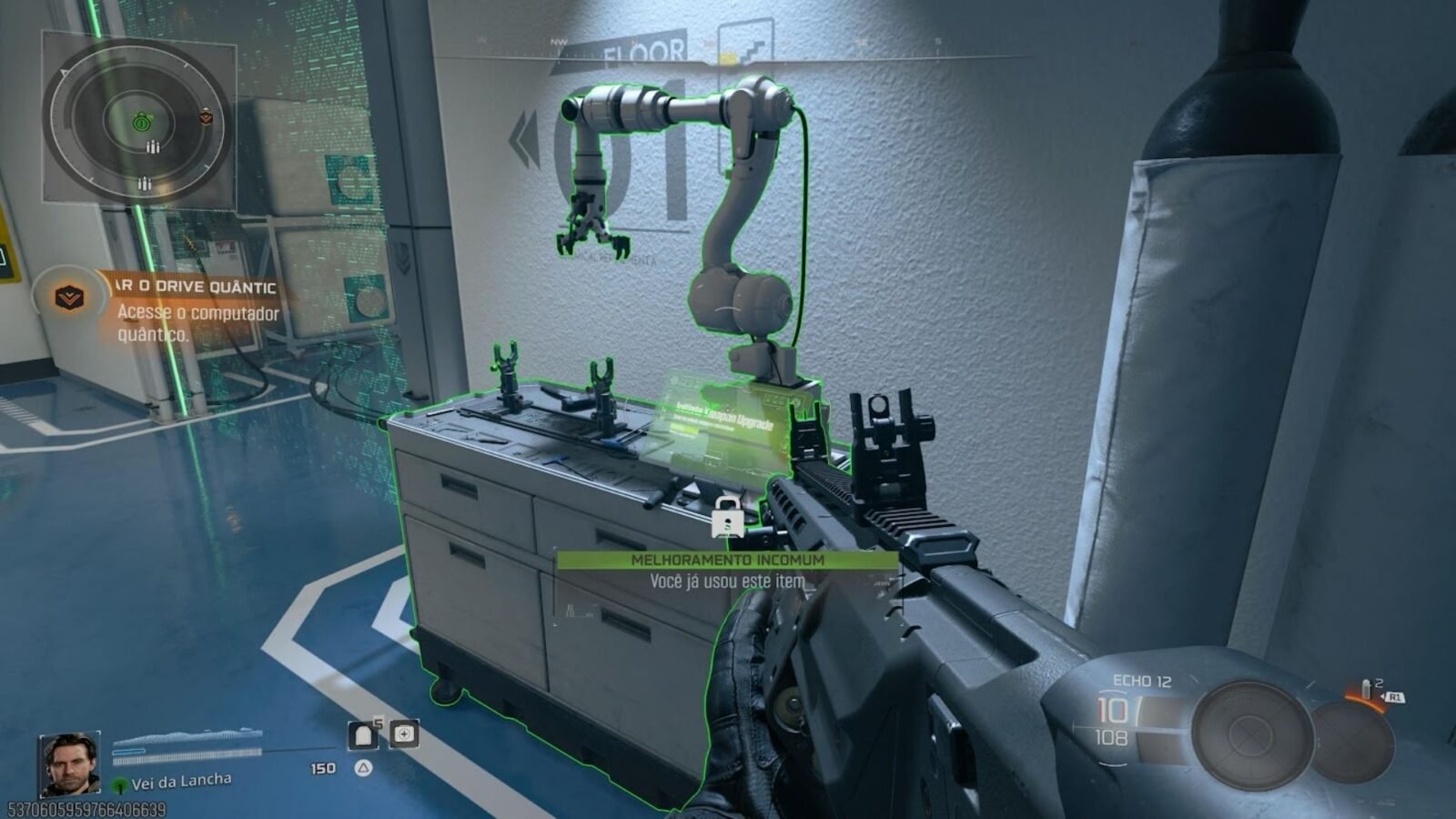Choose the grenade equipment icon
The height and width of the screenshot is (819, 1456).
pos(1367,691)
